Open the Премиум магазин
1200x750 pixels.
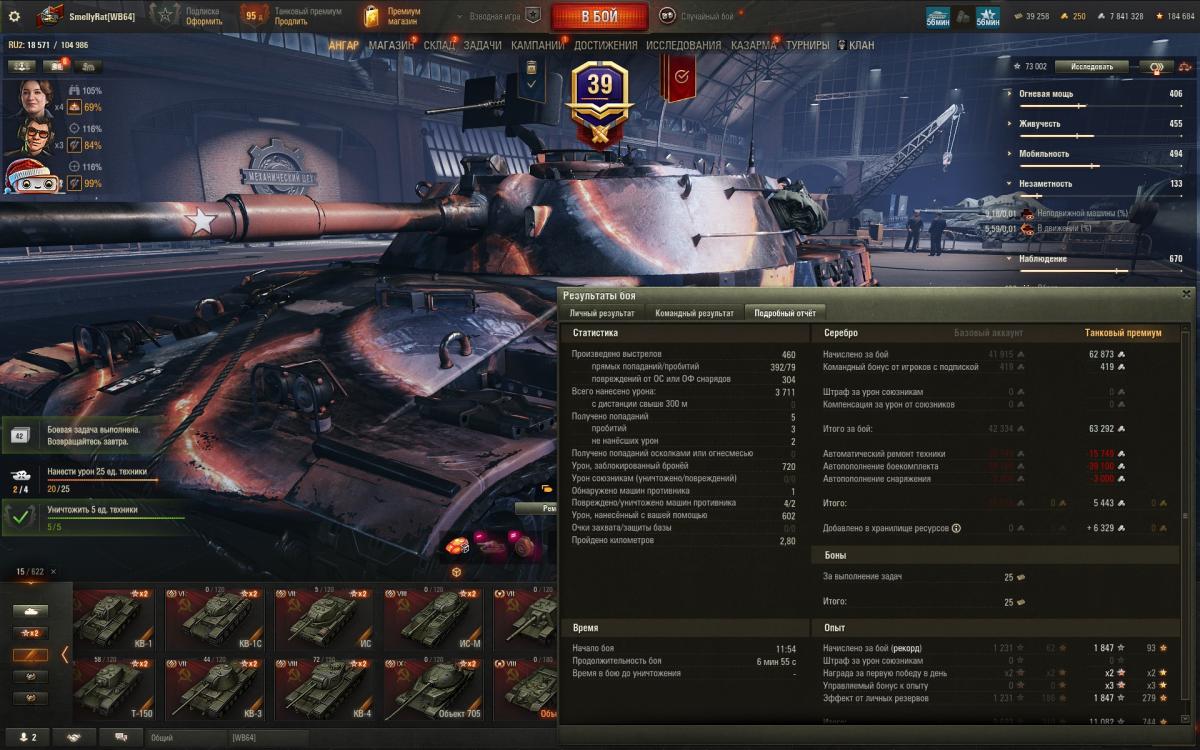pyautogui.click(x=393, y=16)
